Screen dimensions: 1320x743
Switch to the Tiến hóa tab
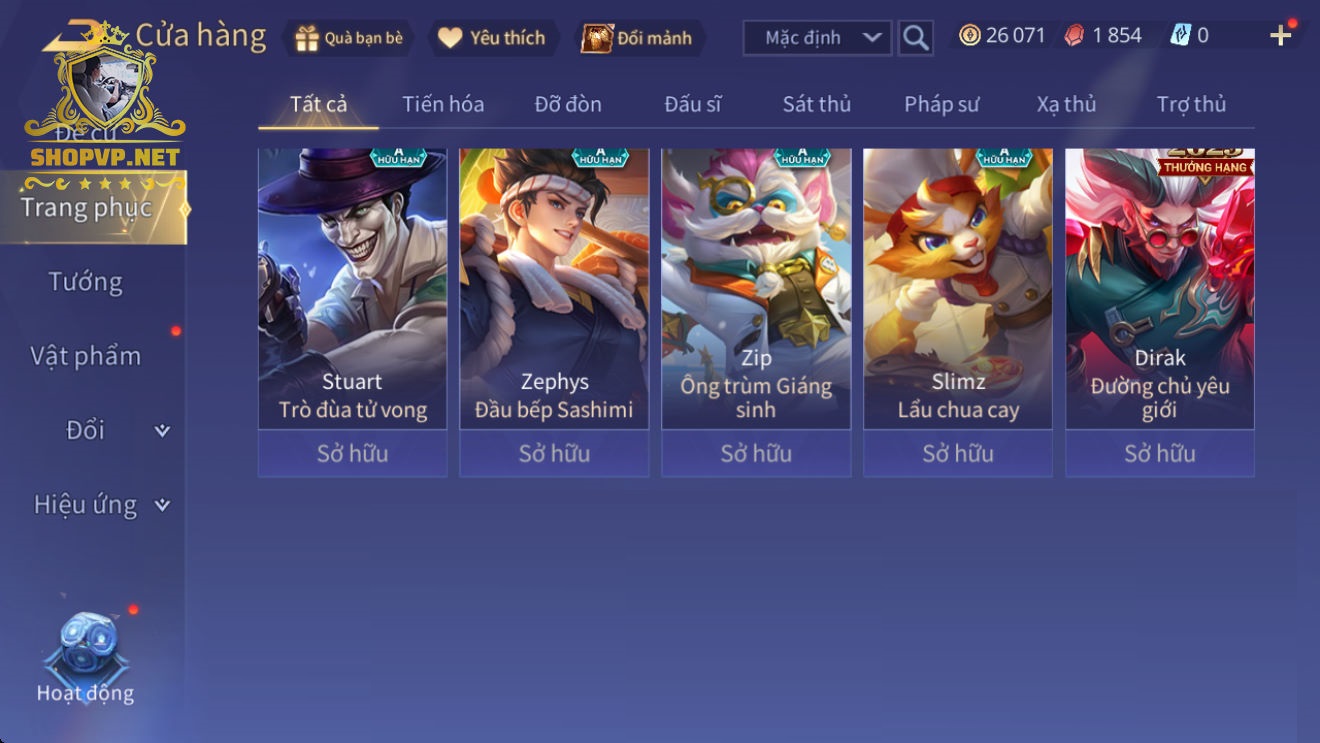(443, 104)
